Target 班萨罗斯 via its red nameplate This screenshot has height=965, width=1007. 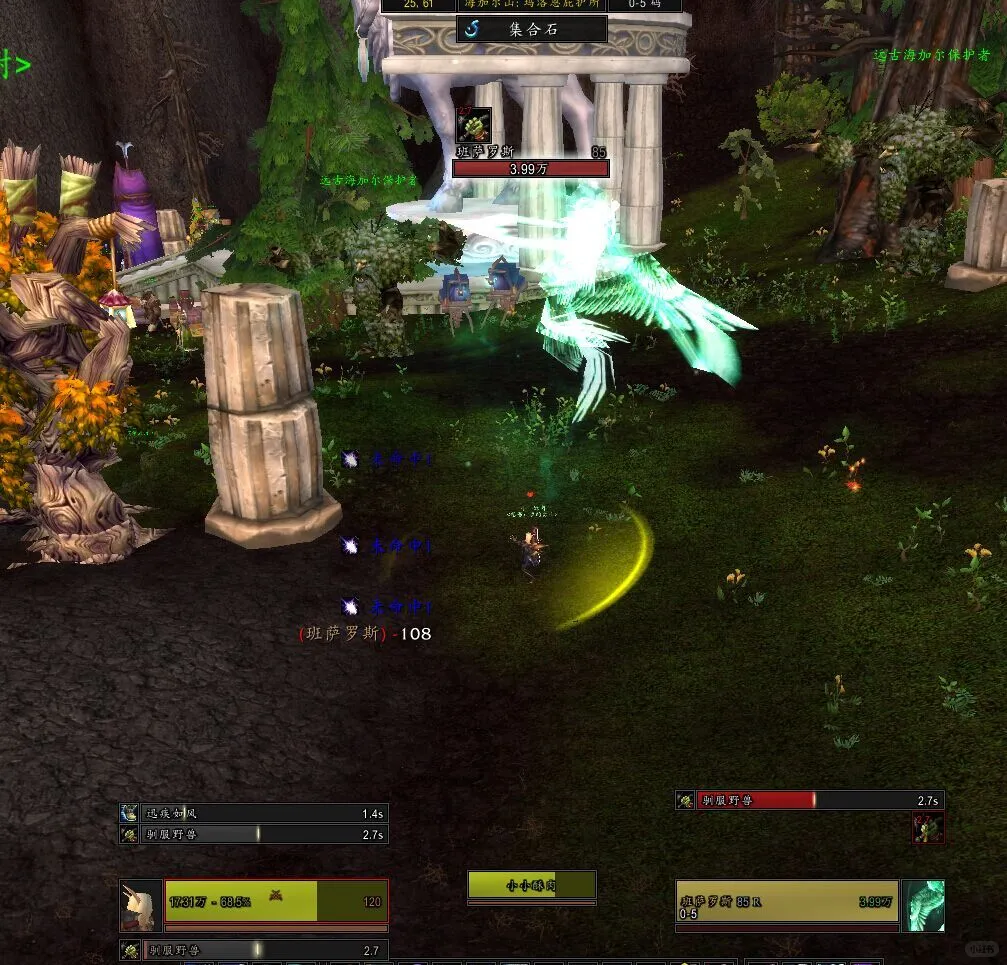[531, 169]
